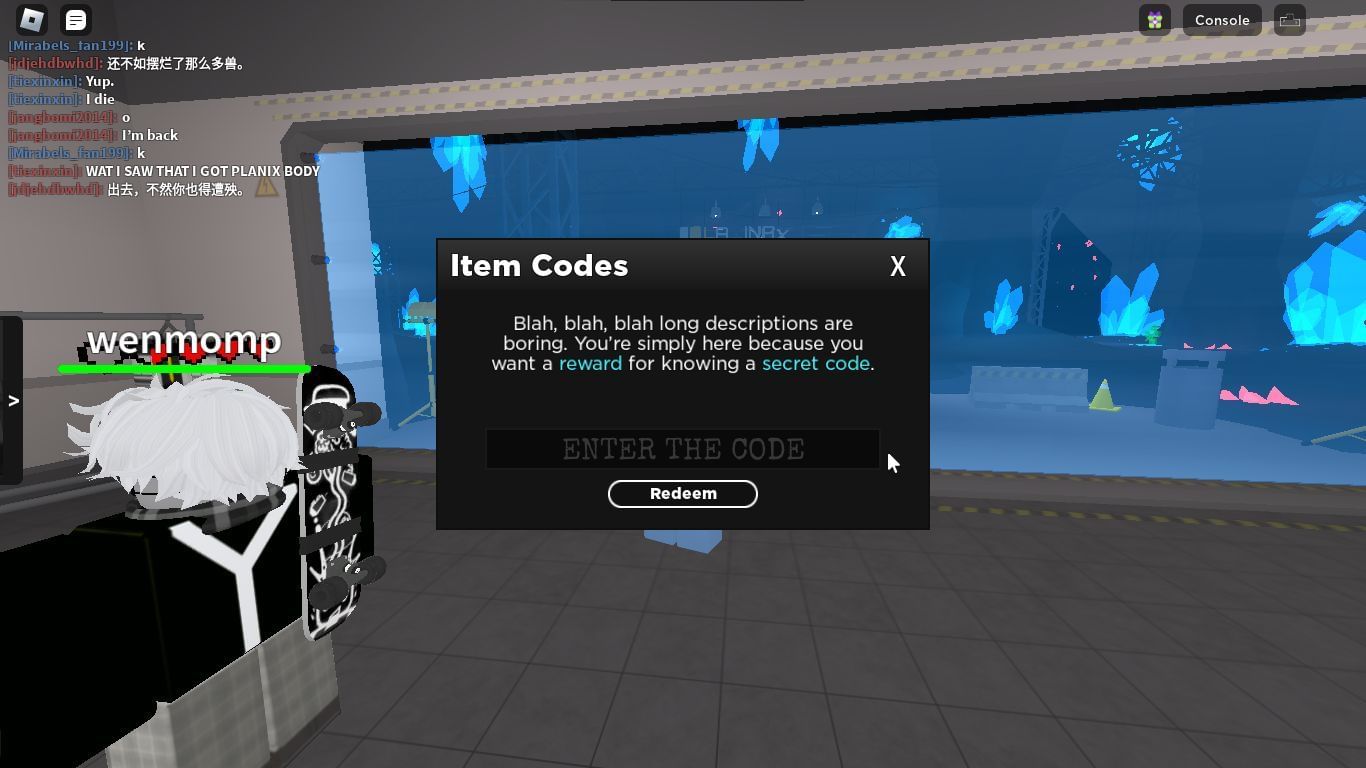Expand the left sidebar with the arrow chevron
Image resolution: width=1366 pixels, height=768 pixels.
pos(13,400)
